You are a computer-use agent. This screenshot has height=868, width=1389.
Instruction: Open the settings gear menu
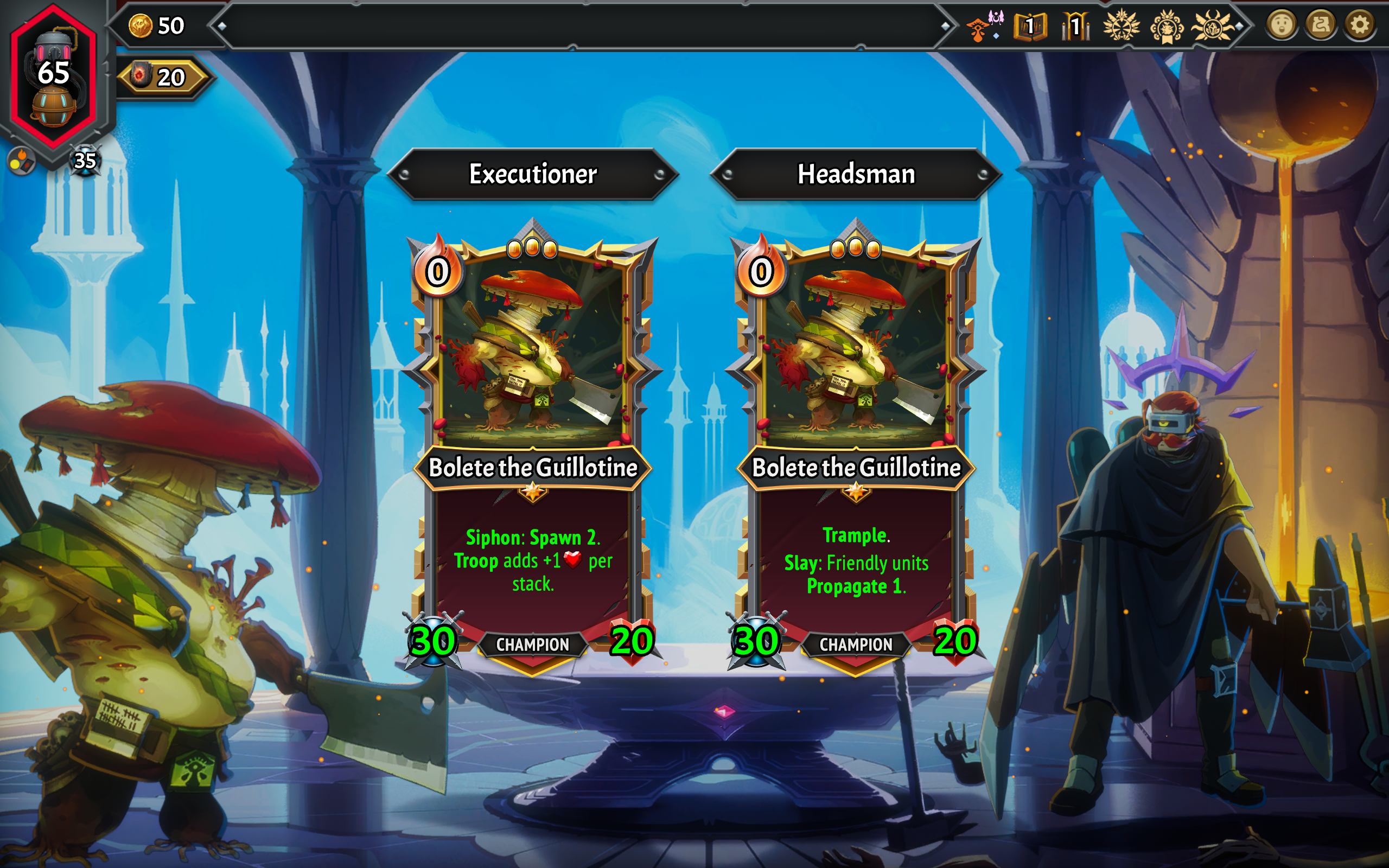1359,25
